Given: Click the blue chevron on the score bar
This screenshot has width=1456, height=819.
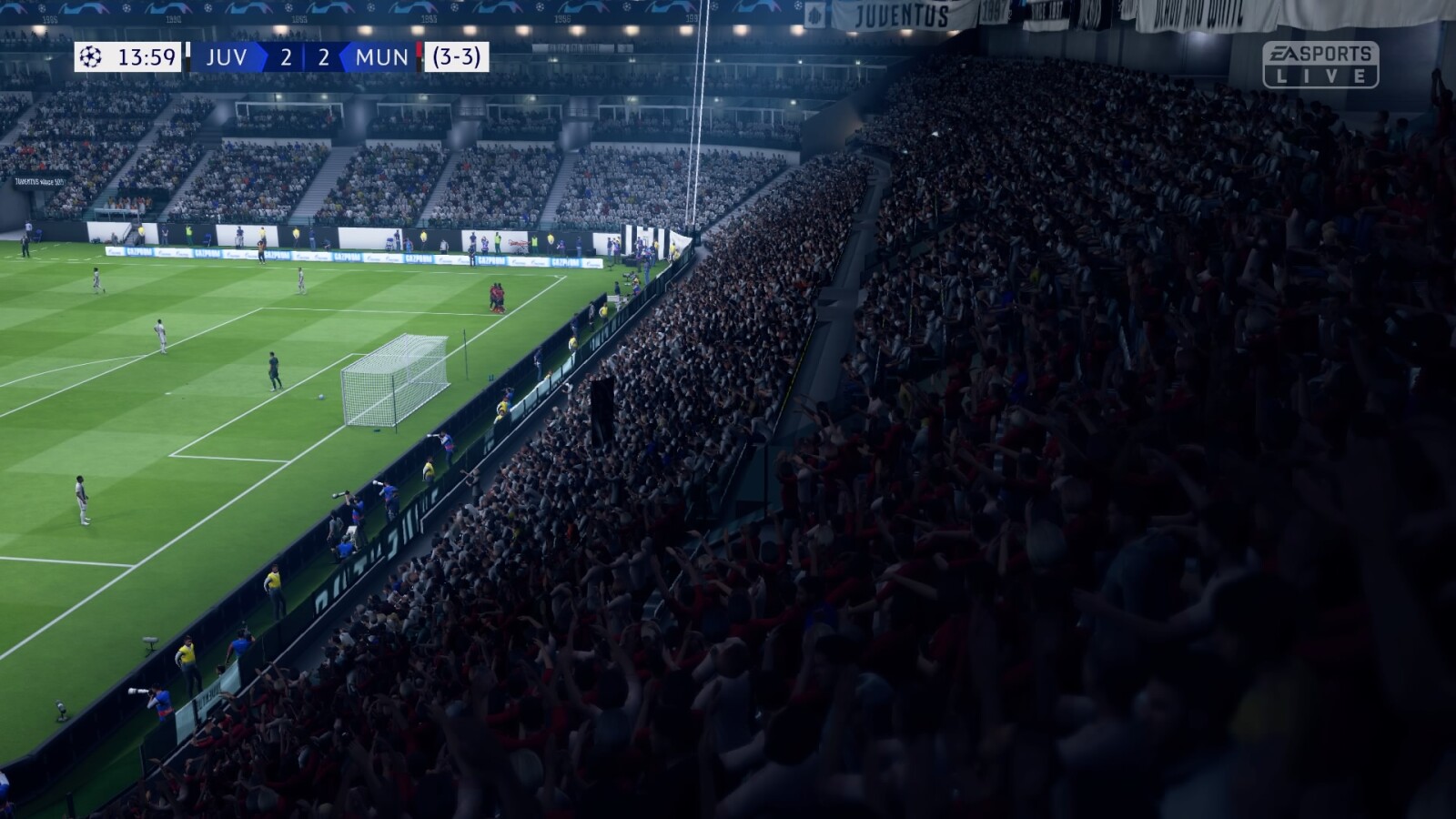Looking at the screenshot, I should pos(260,57).
